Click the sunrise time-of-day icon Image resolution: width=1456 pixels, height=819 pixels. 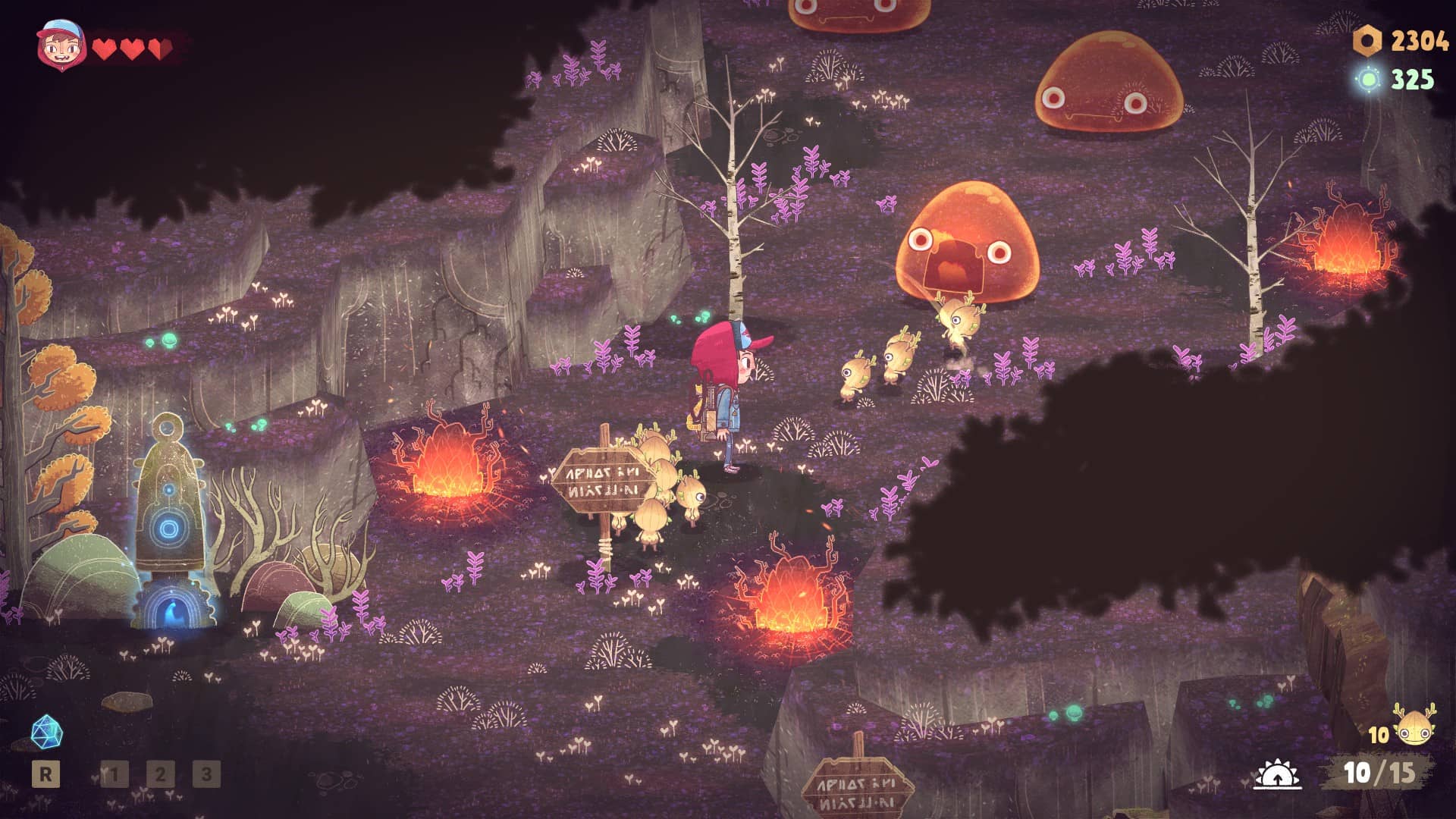pyautogui.click(x=1277, y=773)
